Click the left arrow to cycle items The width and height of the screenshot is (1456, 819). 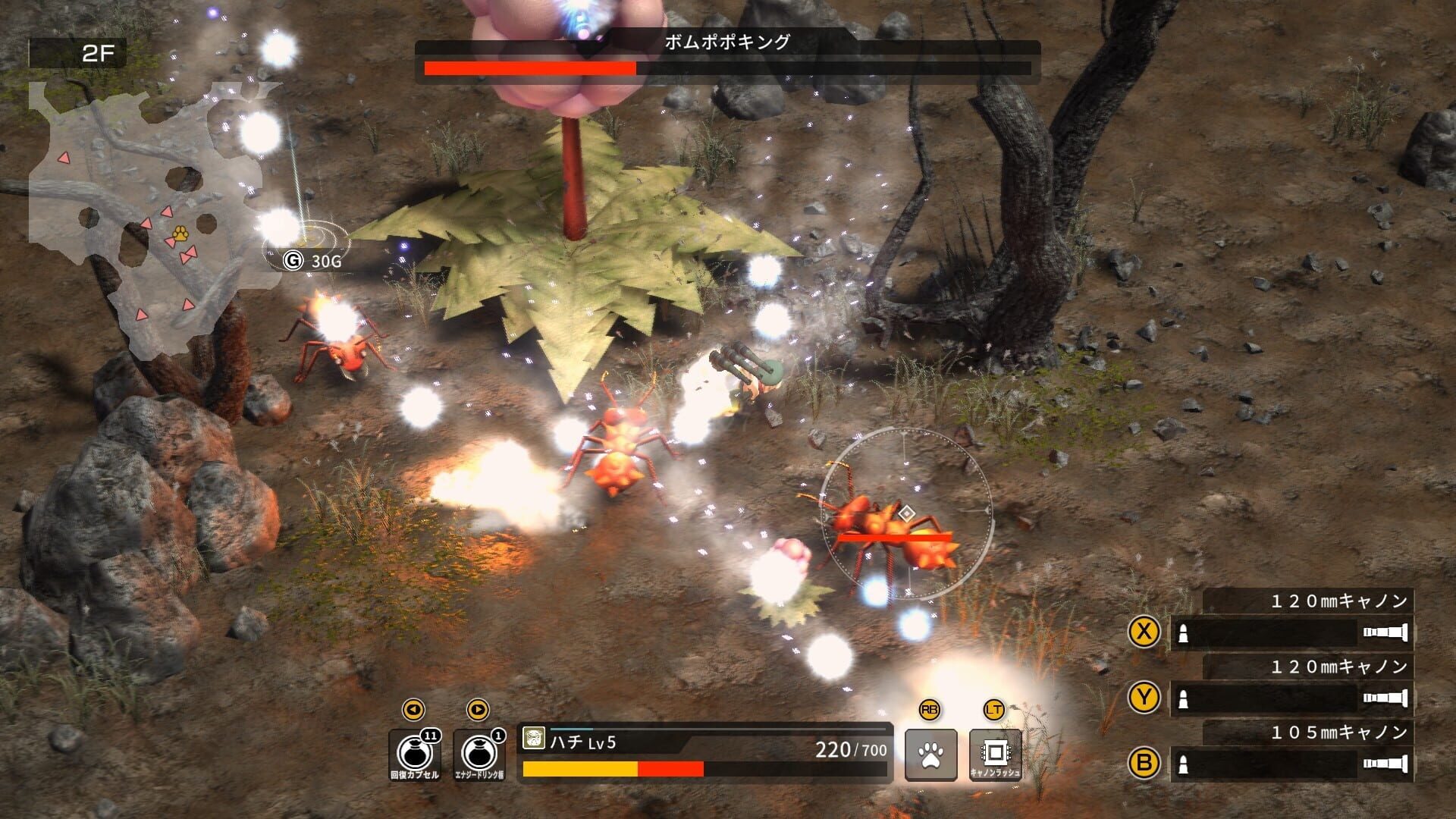tap(413, 709)
